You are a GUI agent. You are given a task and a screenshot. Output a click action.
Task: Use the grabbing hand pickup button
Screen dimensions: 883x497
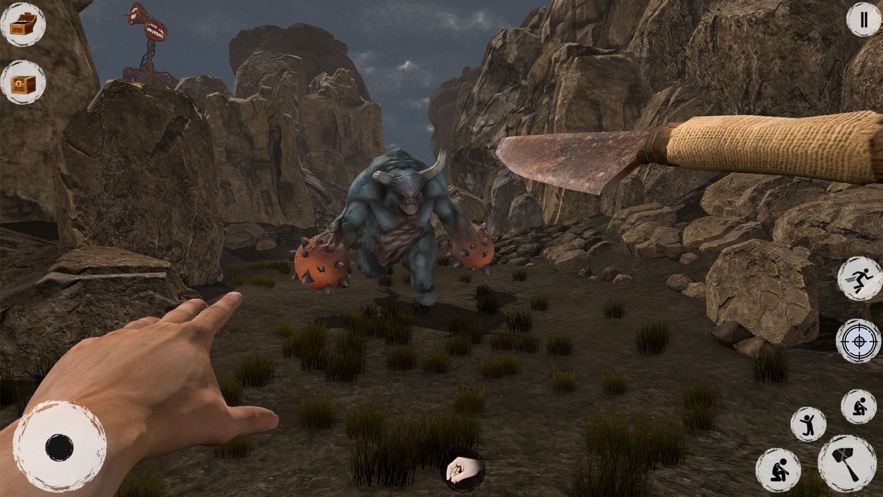coord(463,471)
